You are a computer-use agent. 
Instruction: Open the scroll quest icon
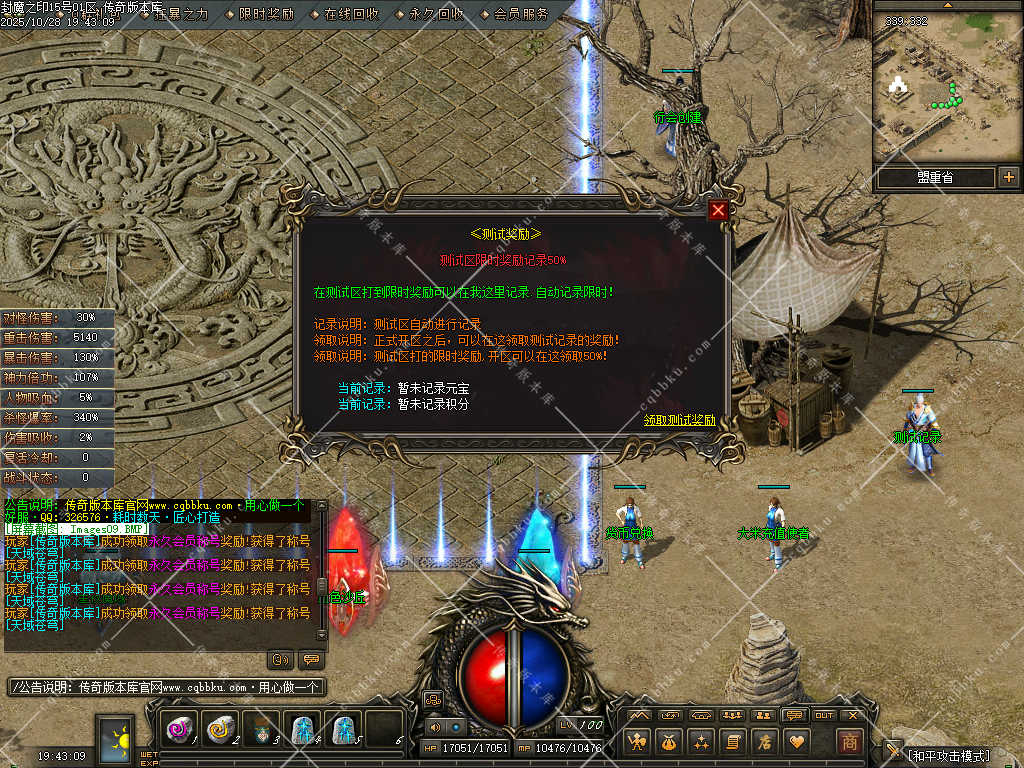(x=732, y=741)
